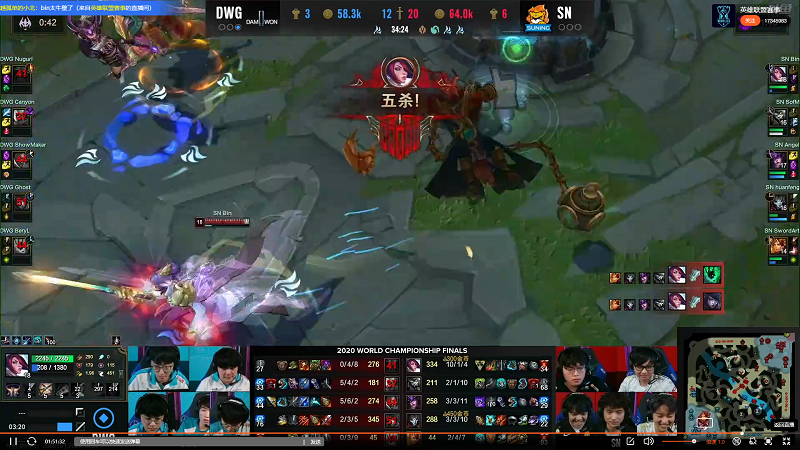Select DWG Ghost's player portrait
Screen dimensions: 800x450
tap(21, 206)
